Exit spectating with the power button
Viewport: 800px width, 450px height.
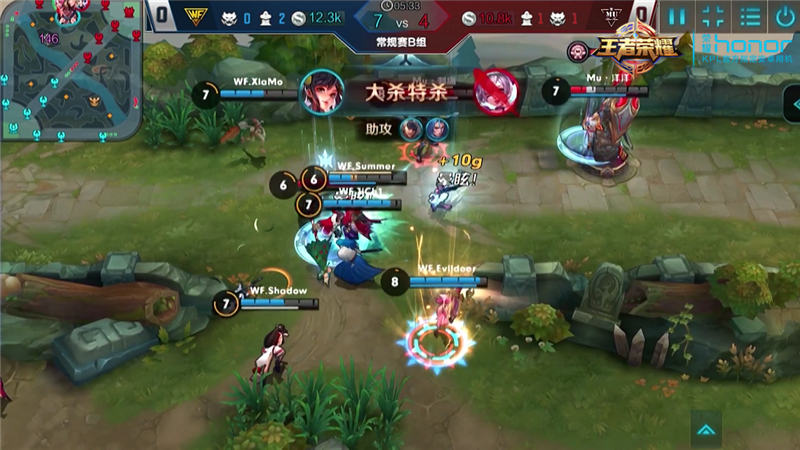pyautogui.click(x=783, y=16)
